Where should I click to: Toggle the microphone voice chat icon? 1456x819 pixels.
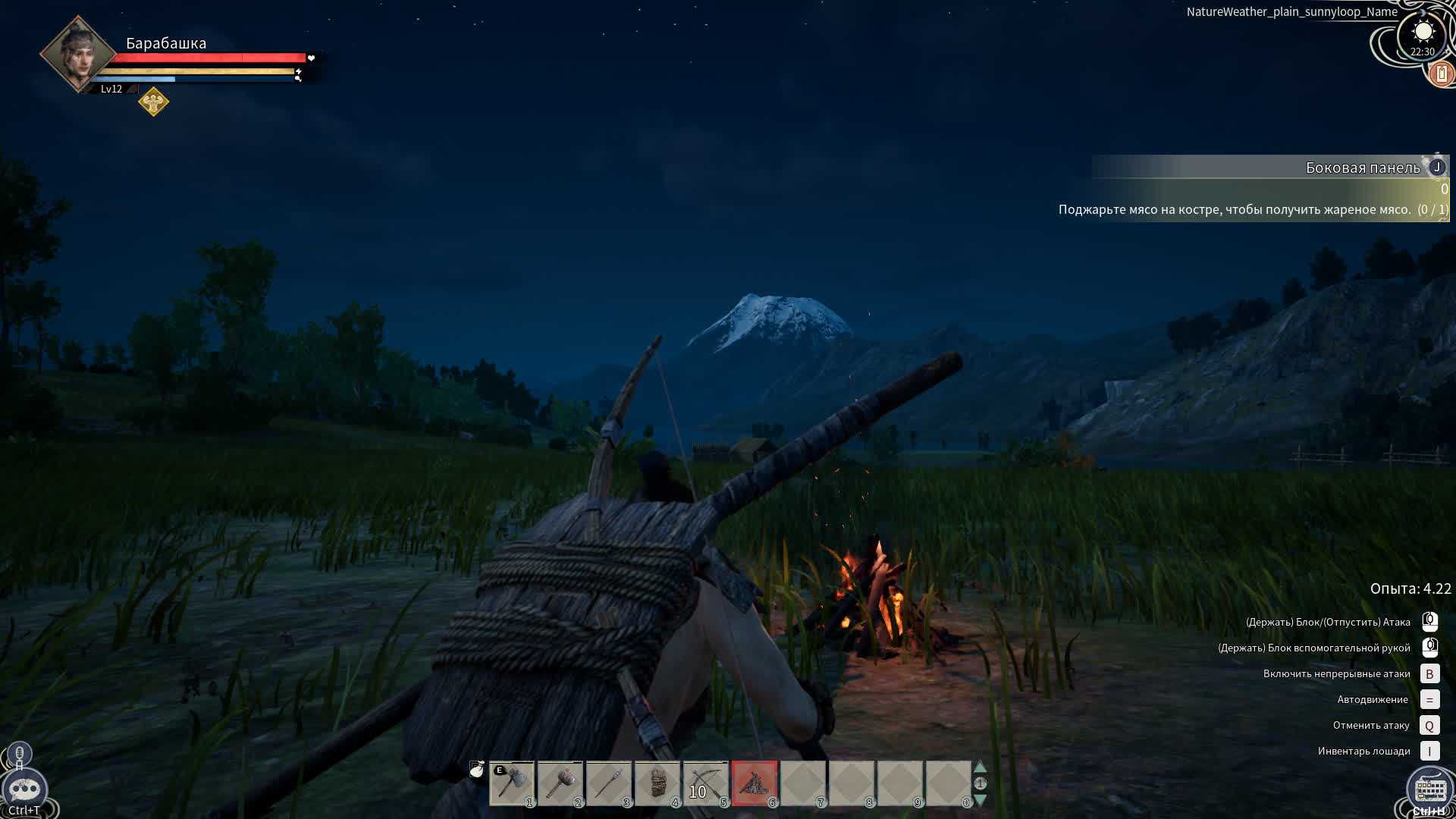point(20,754)
